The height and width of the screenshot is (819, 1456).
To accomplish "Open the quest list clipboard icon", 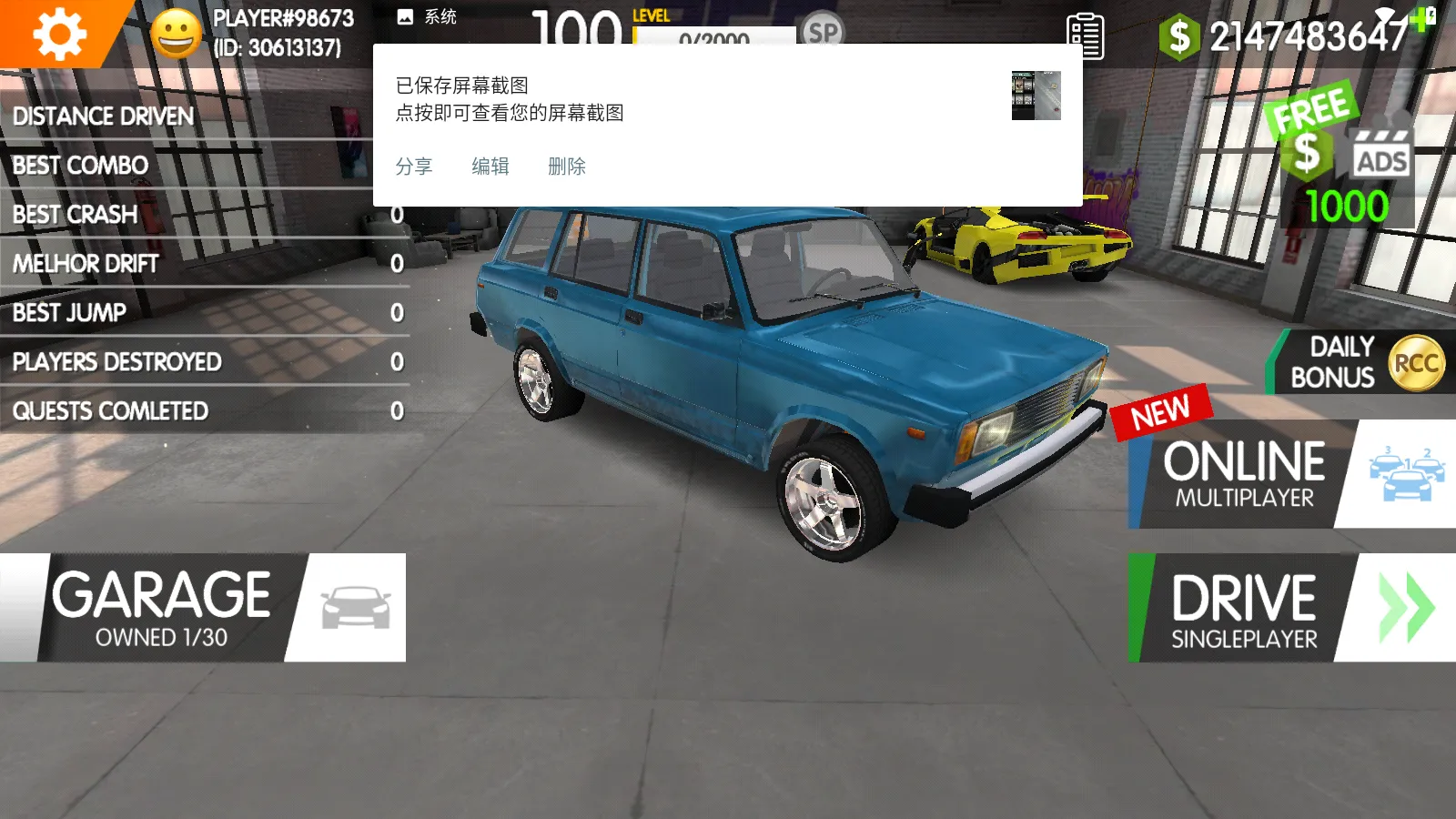I will (1085, 36).
